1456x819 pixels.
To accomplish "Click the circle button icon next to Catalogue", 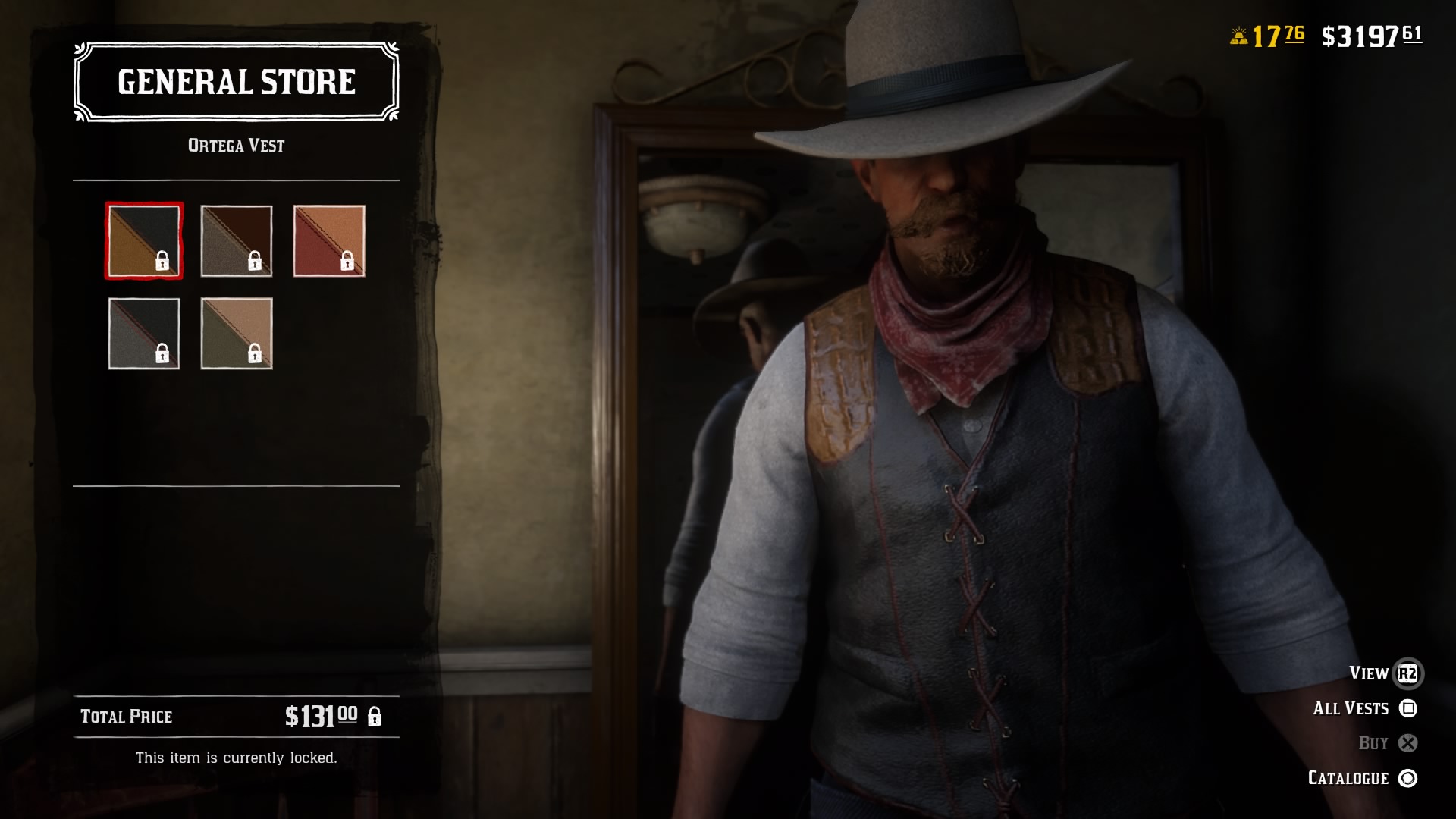I will 1408,777.
